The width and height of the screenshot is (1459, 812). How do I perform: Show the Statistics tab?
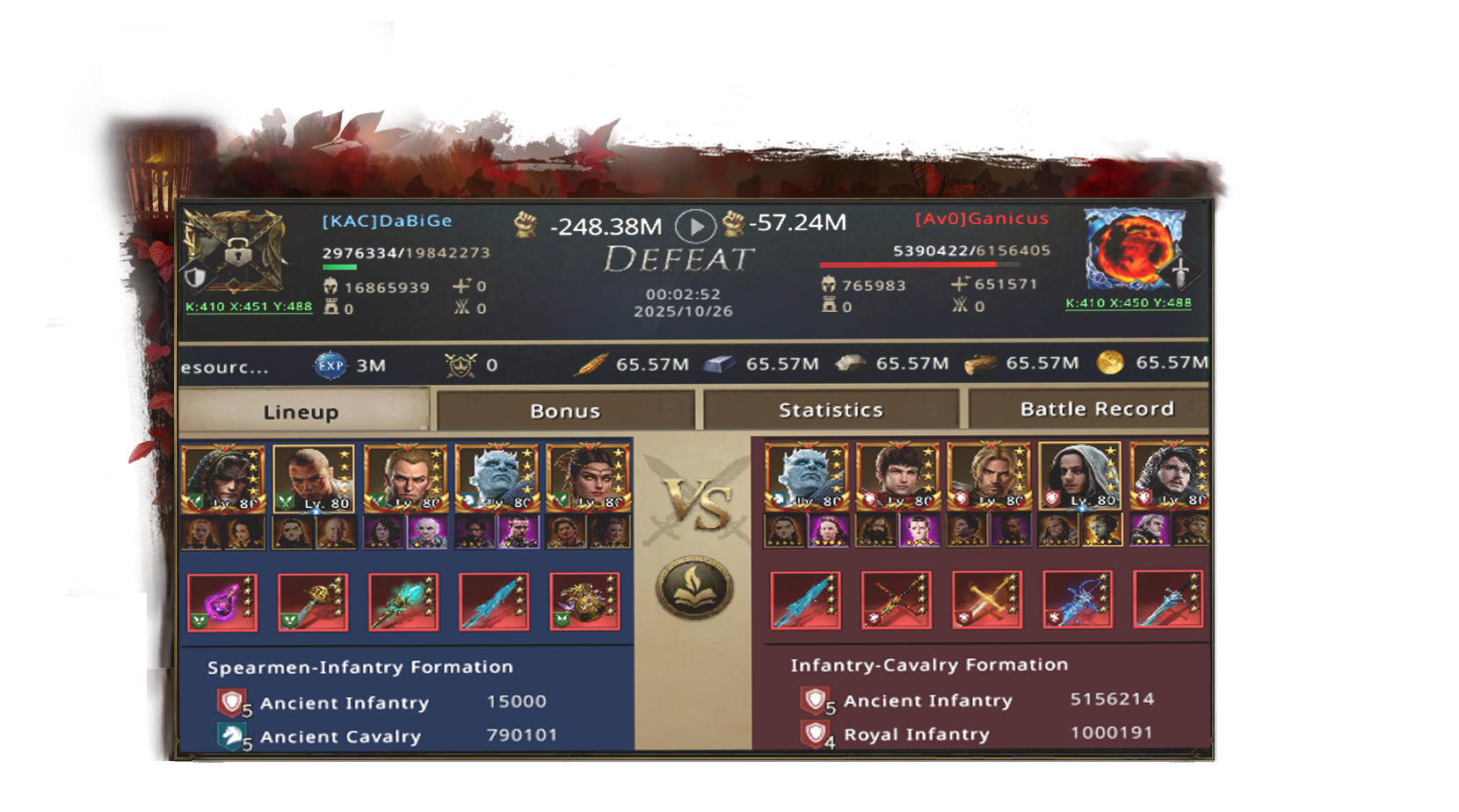tap(831, 410)
